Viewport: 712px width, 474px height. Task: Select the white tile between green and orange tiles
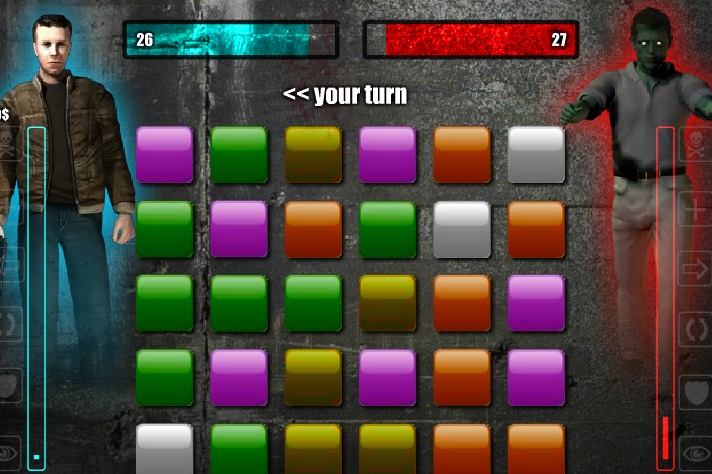click(x=462, y=229)
